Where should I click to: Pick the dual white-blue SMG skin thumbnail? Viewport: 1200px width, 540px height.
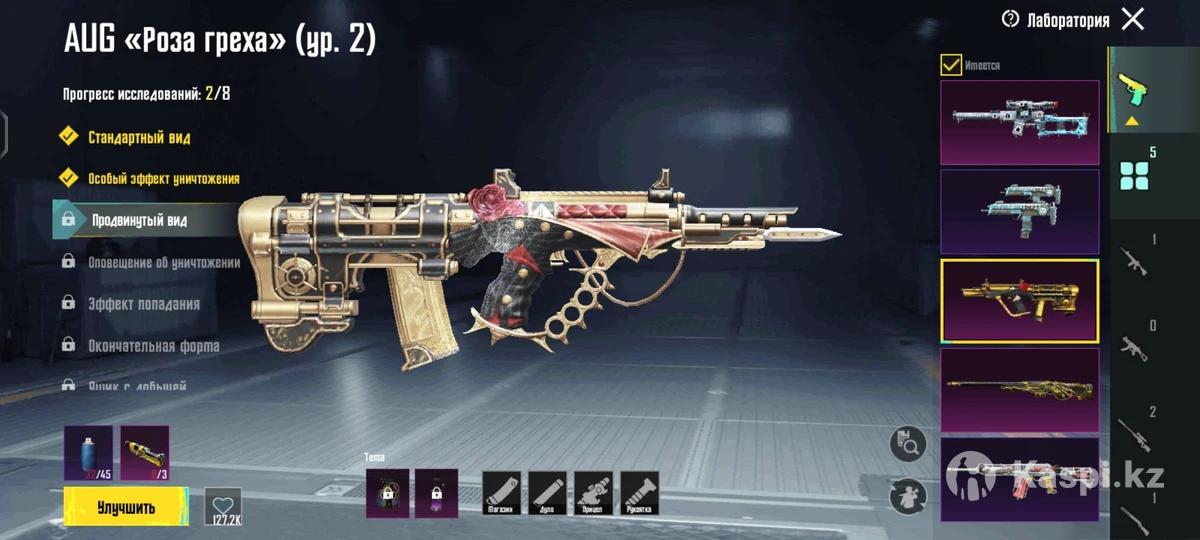click(1019, 210)
